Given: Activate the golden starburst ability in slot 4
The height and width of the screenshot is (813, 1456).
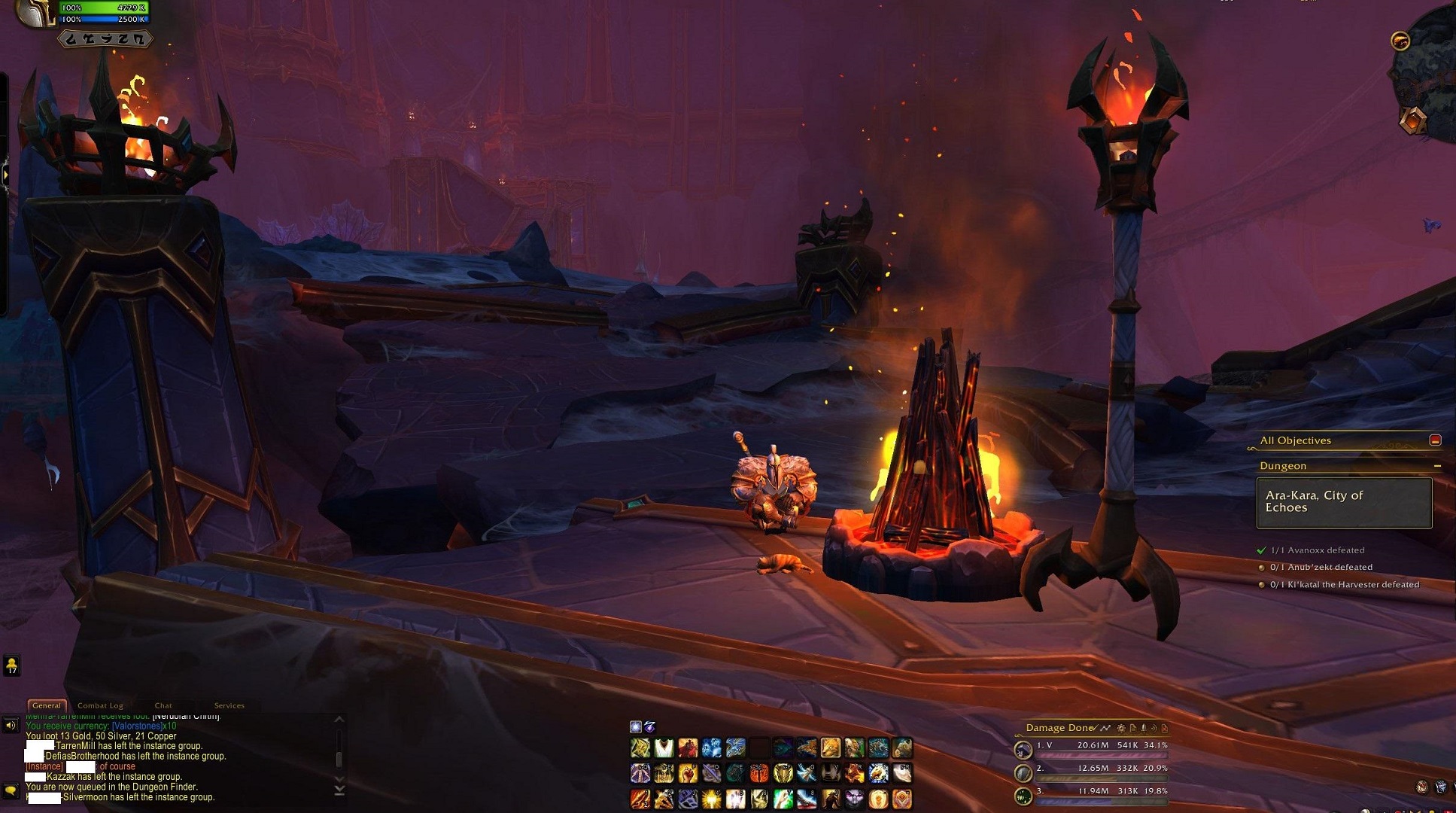Looking at the screenshot, I should pos(712,799).
